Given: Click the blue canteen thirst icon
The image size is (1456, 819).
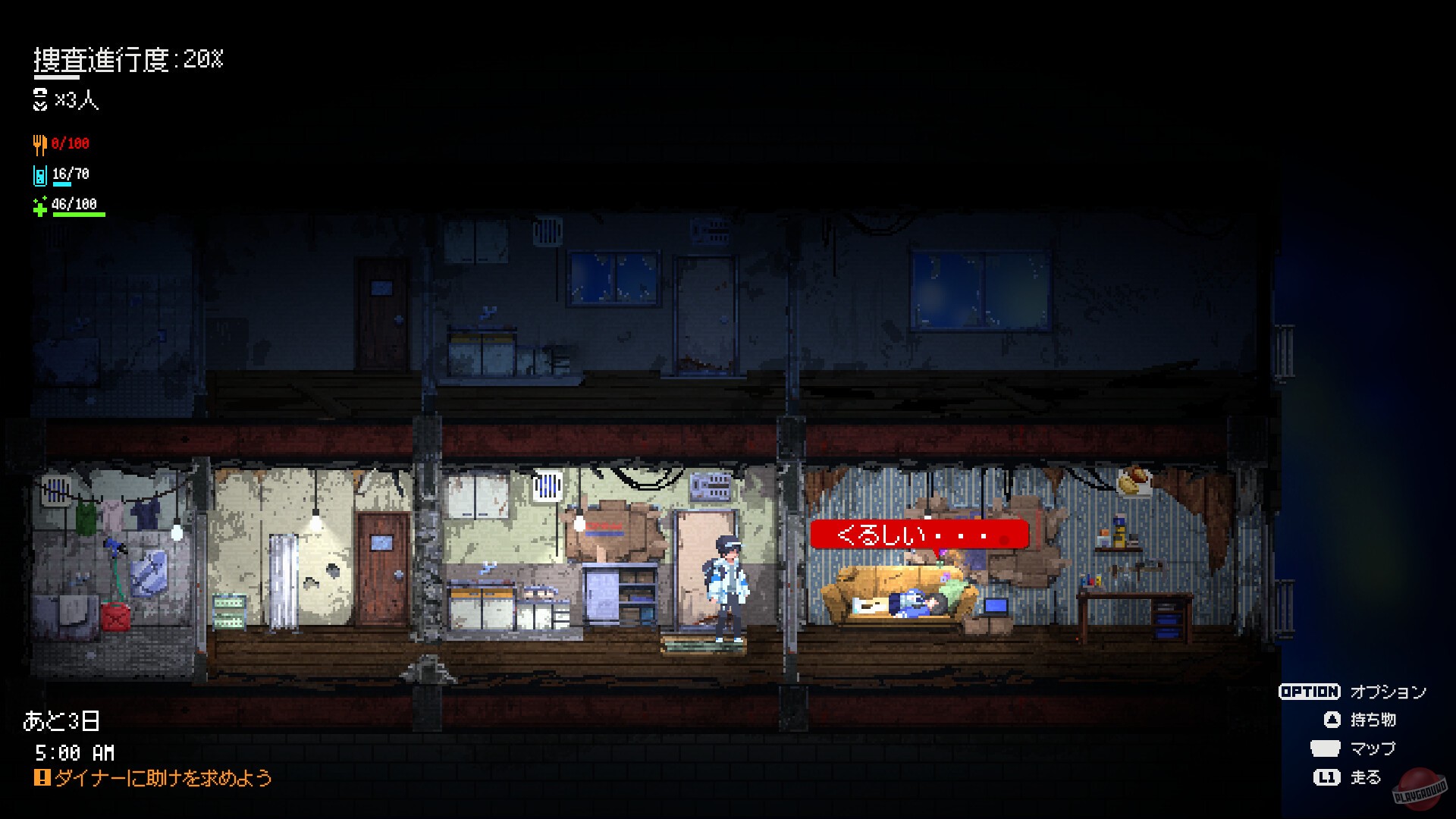Looking at the screenshot, I should (41, 175).
